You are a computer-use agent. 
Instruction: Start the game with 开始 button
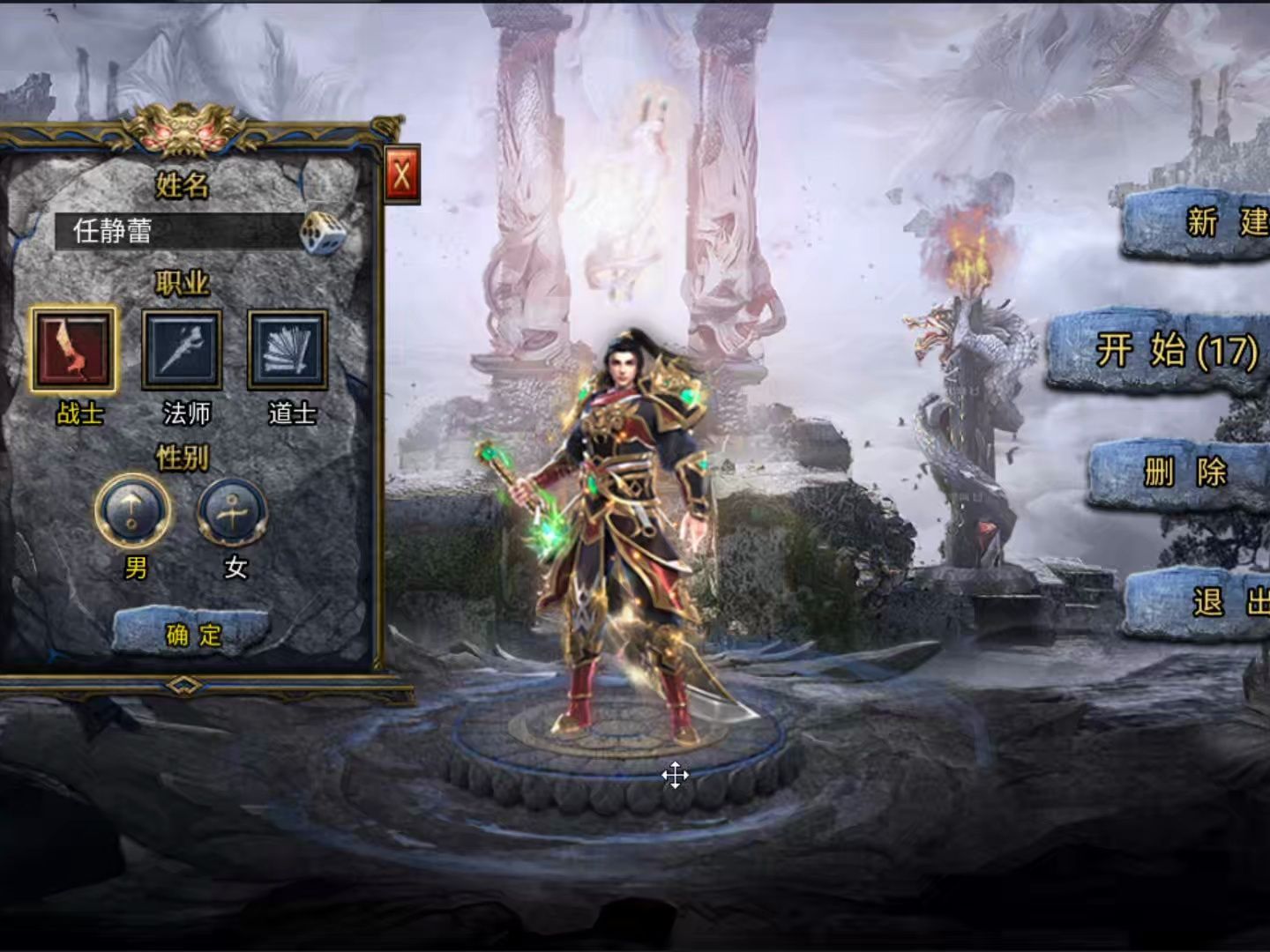point(1164,352)
